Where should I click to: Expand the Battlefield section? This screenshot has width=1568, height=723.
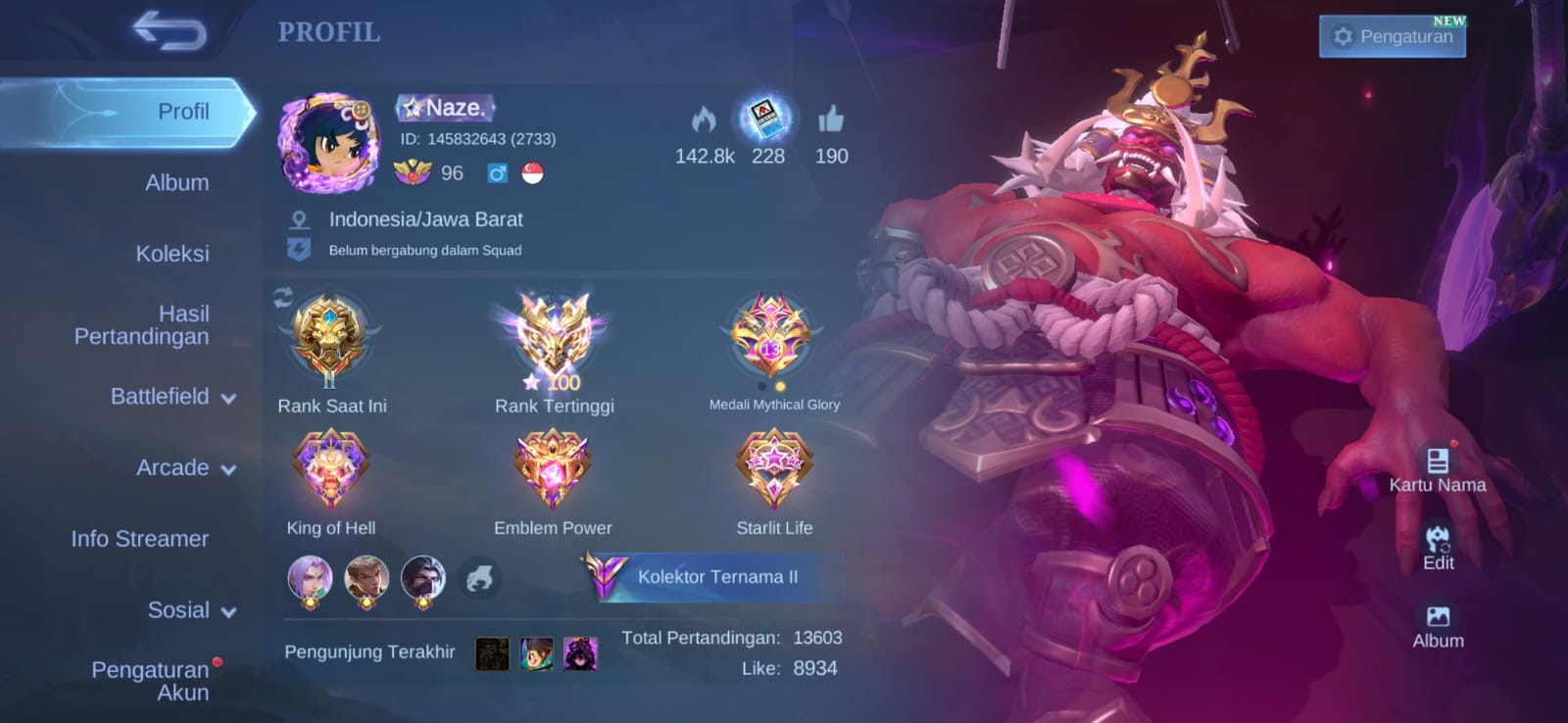(172, 397)
